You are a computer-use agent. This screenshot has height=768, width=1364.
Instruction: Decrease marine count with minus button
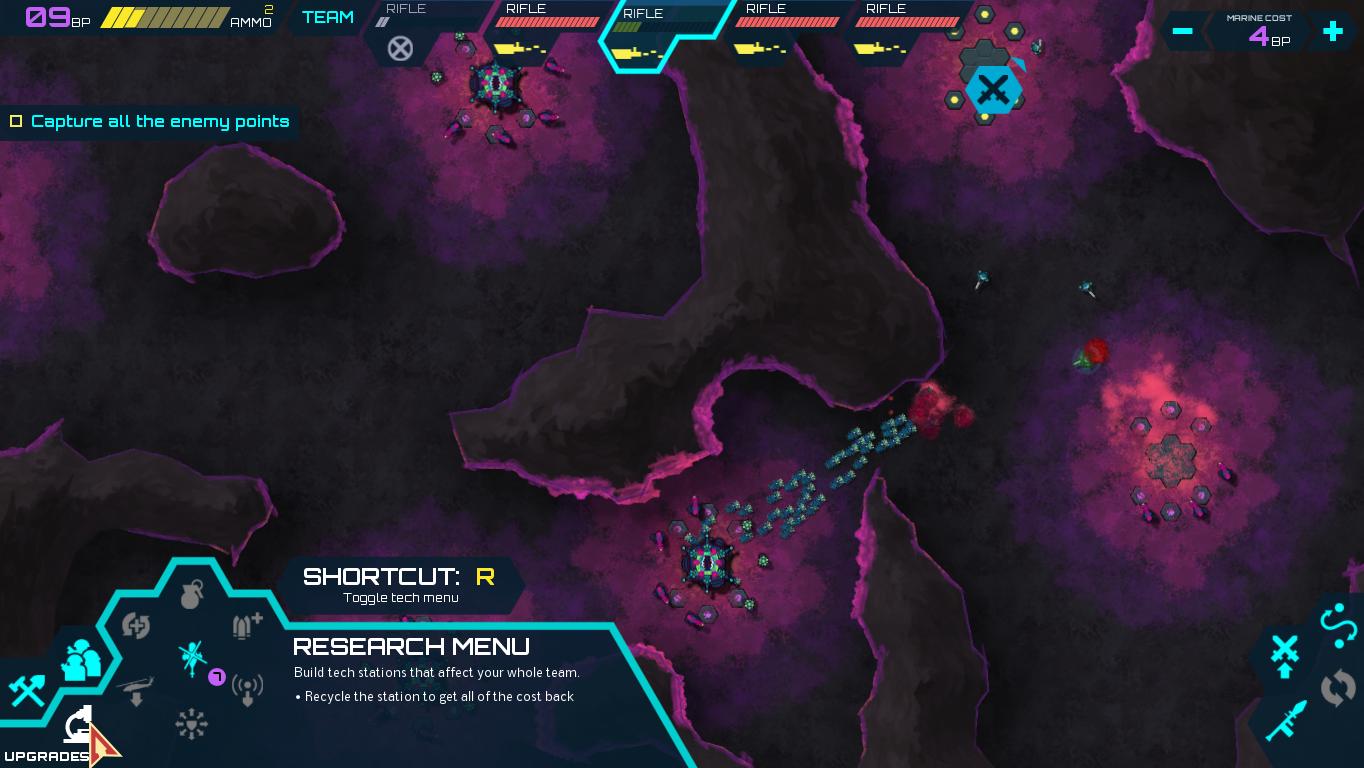pos(1183,31)
